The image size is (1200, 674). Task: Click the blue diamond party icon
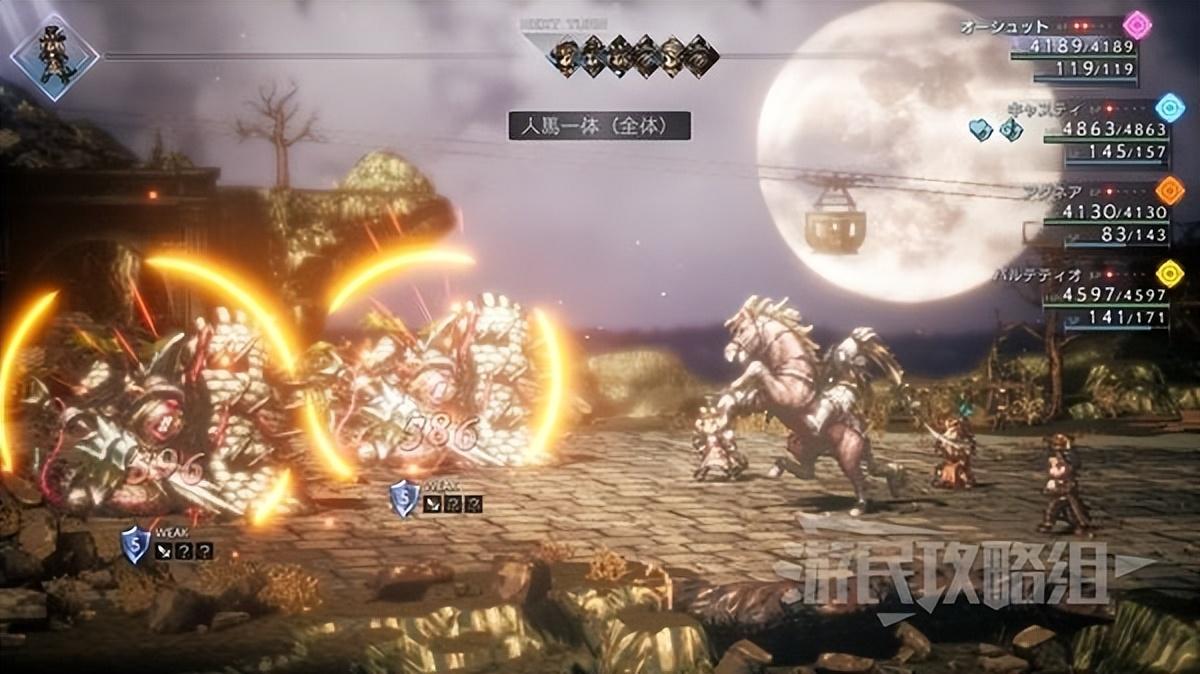[x=1168, y=107]
